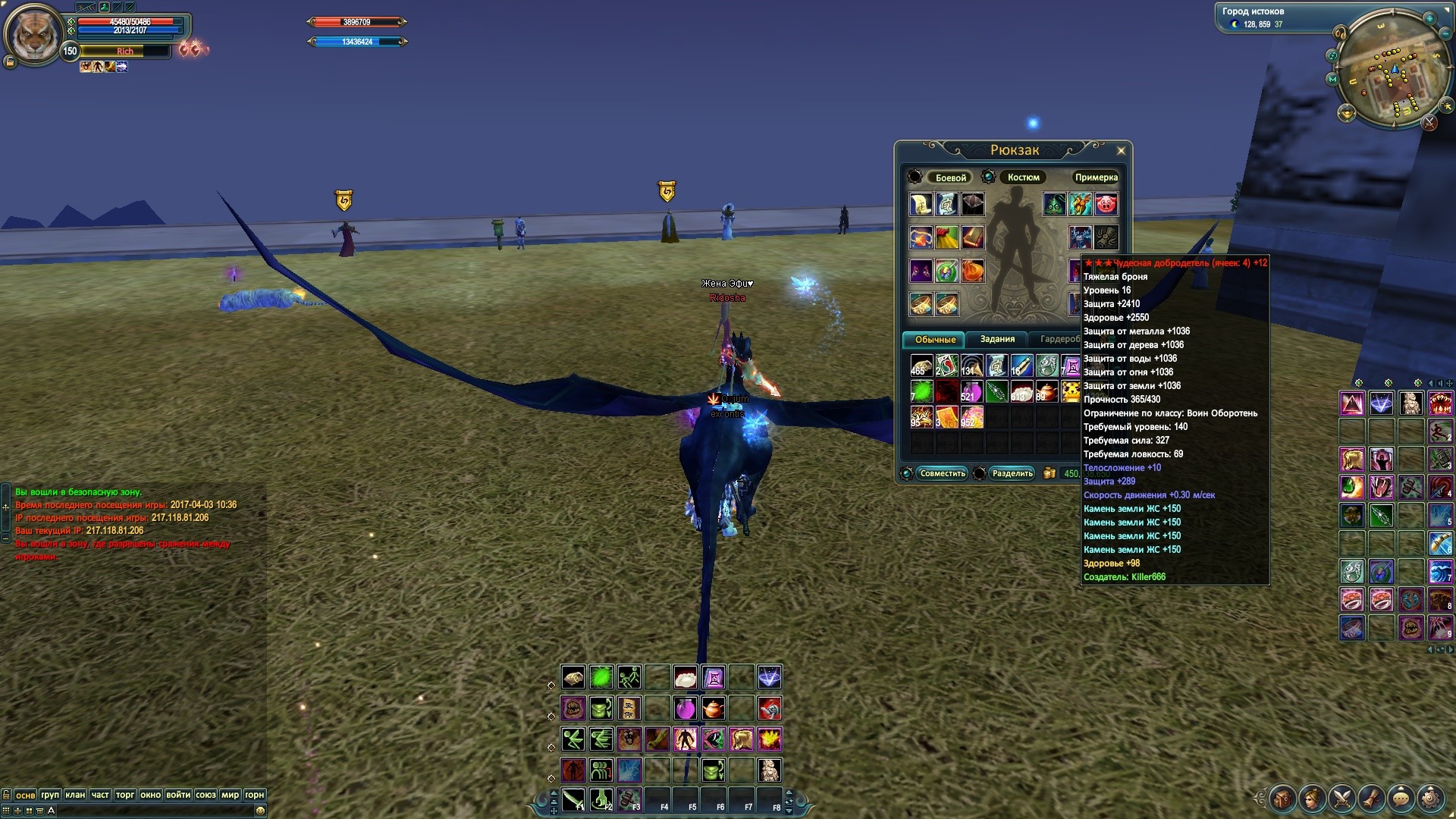Click the Разделить button

point(1012,474)
